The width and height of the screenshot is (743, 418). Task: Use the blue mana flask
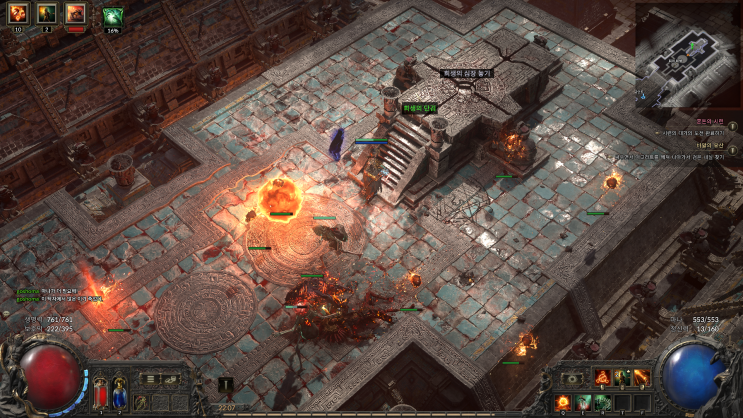coord(121,392)
